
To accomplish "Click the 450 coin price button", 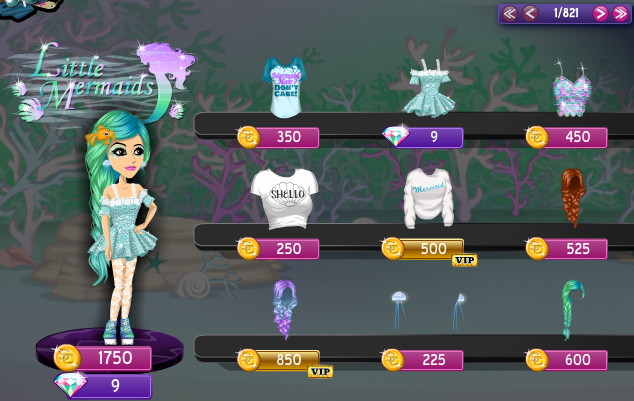I will click(568, 137).
